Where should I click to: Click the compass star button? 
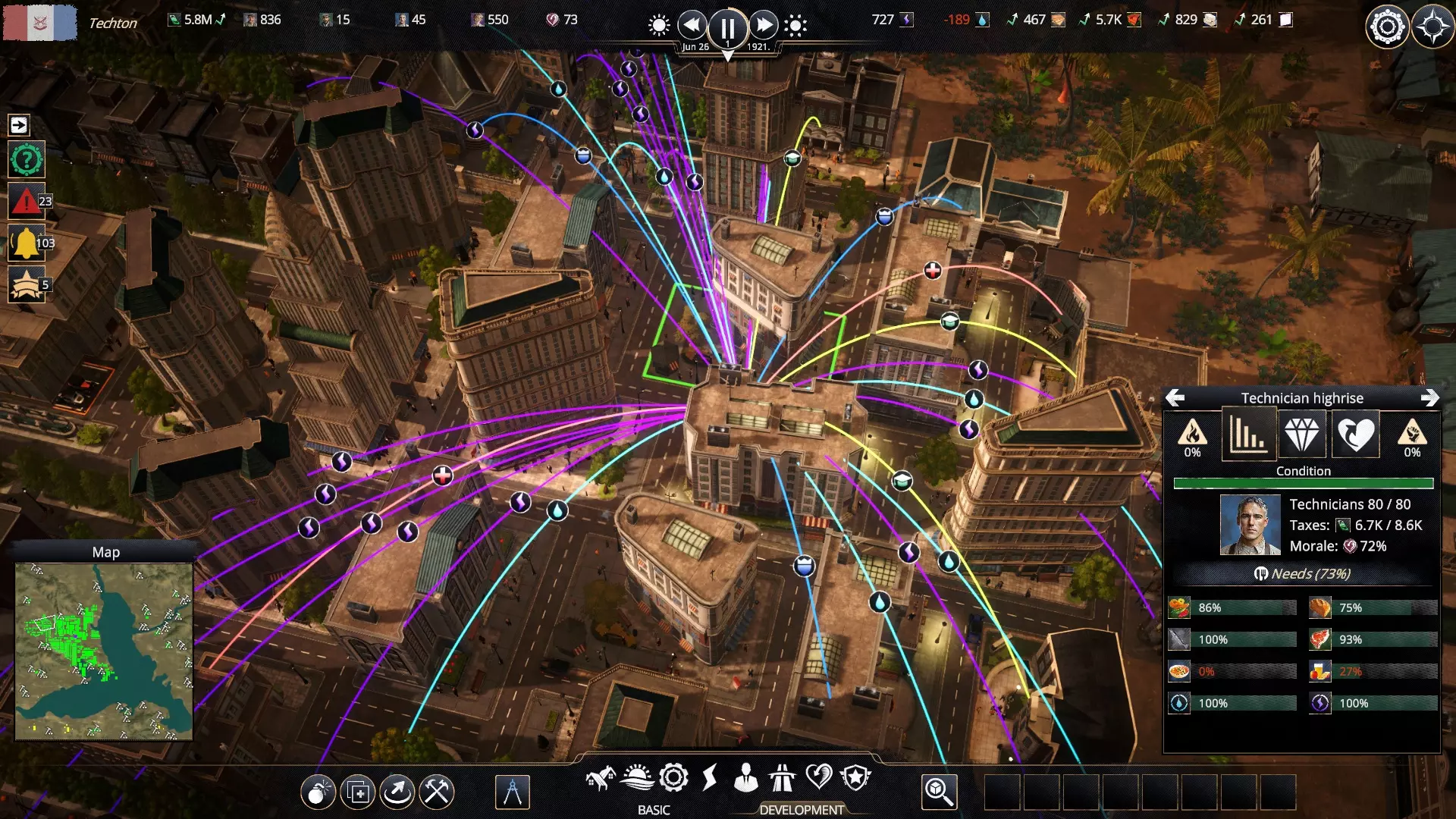point(1432,27)
